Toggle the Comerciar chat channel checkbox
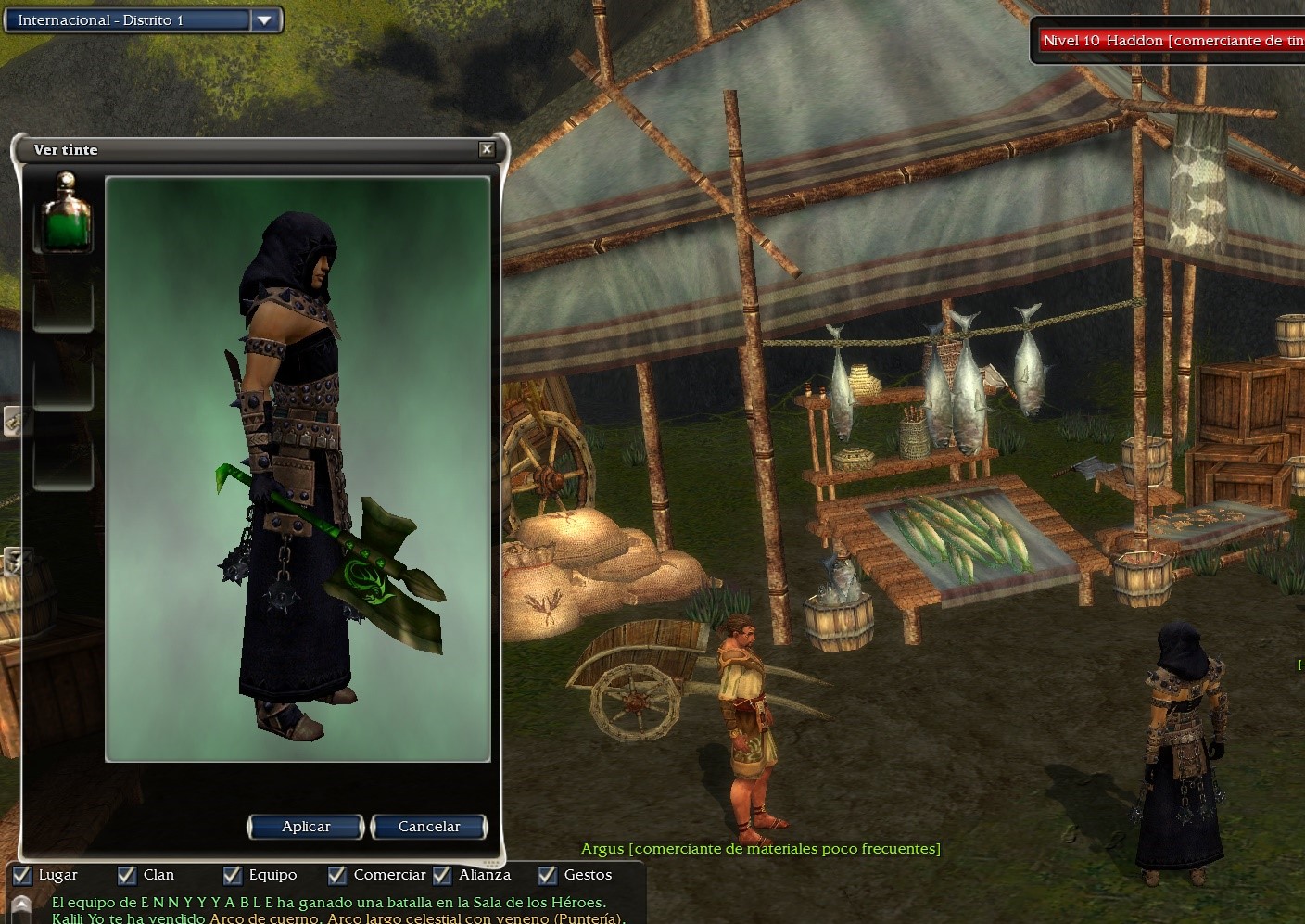1305x924 pixels. [337, 875]
